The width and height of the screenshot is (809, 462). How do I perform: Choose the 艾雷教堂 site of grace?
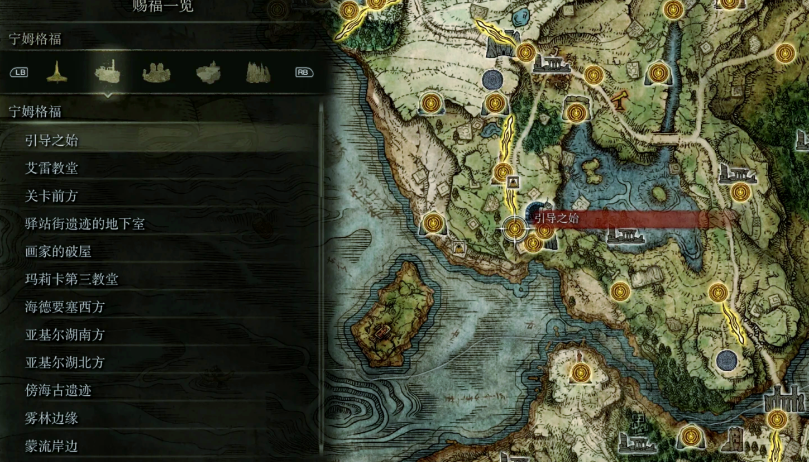click(x=52, y=168)
